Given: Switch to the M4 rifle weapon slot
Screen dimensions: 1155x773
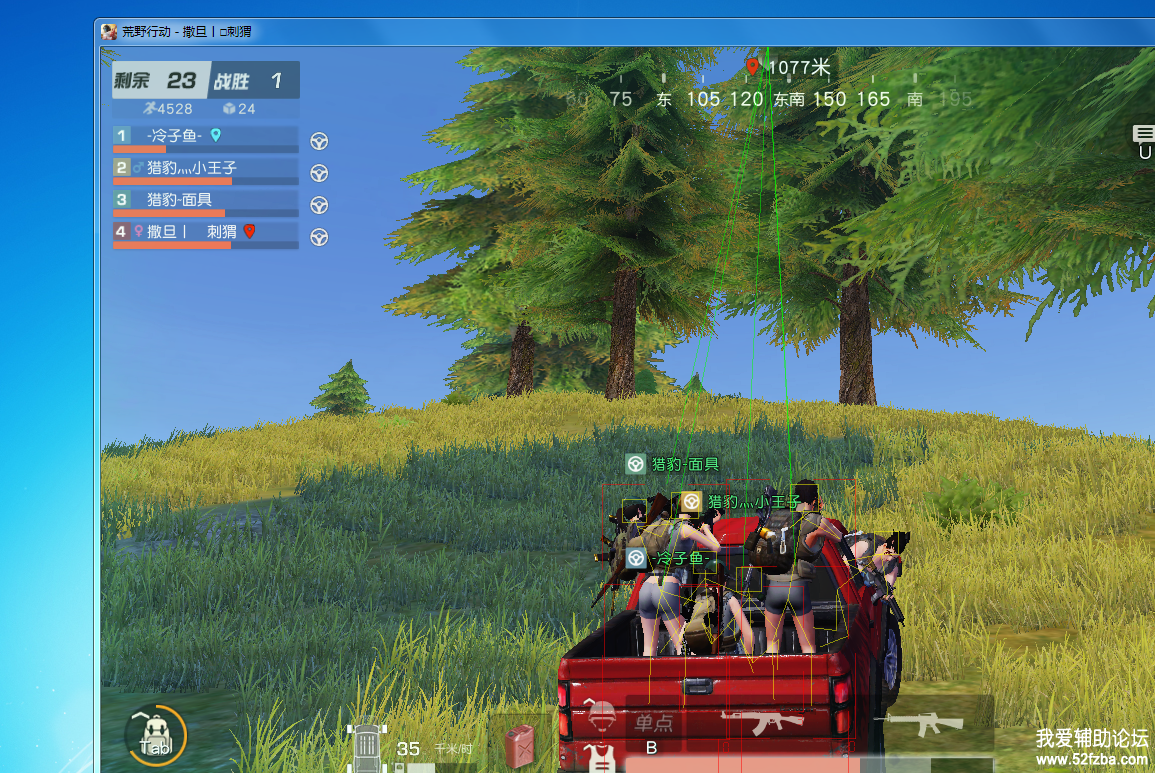Looking at the screenshot, I should click(925, 722).
